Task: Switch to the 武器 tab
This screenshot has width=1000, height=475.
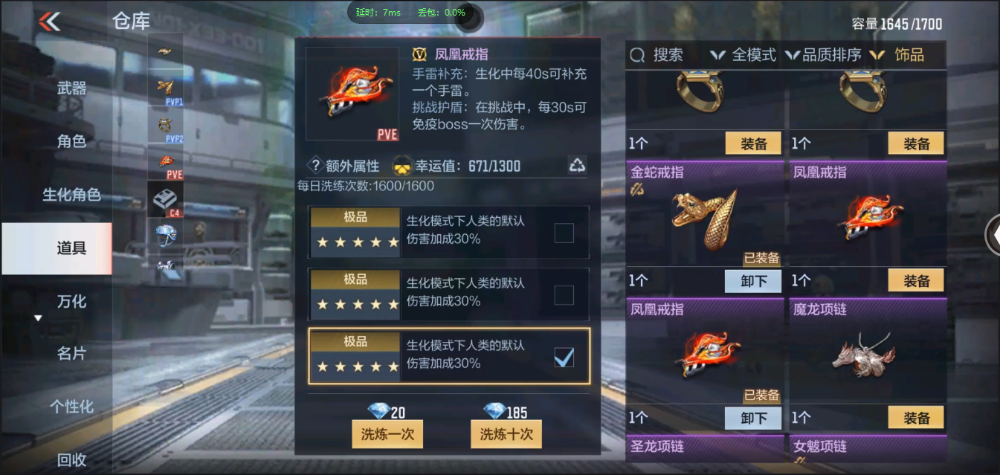Action: click(71, 88)
